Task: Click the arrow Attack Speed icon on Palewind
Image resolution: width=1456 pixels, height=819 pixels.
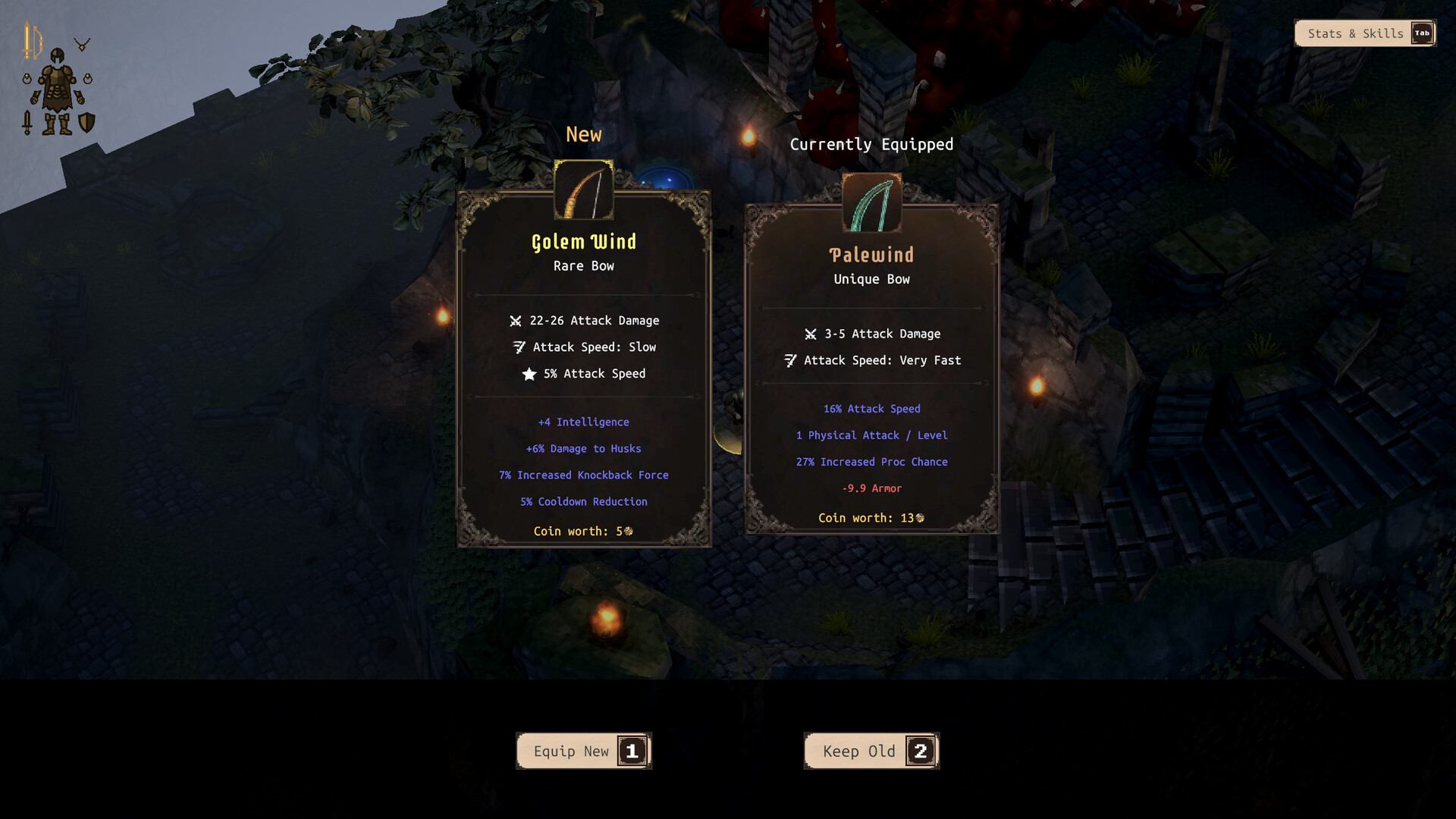Action: pyautogui.click(x=791, y=360)
